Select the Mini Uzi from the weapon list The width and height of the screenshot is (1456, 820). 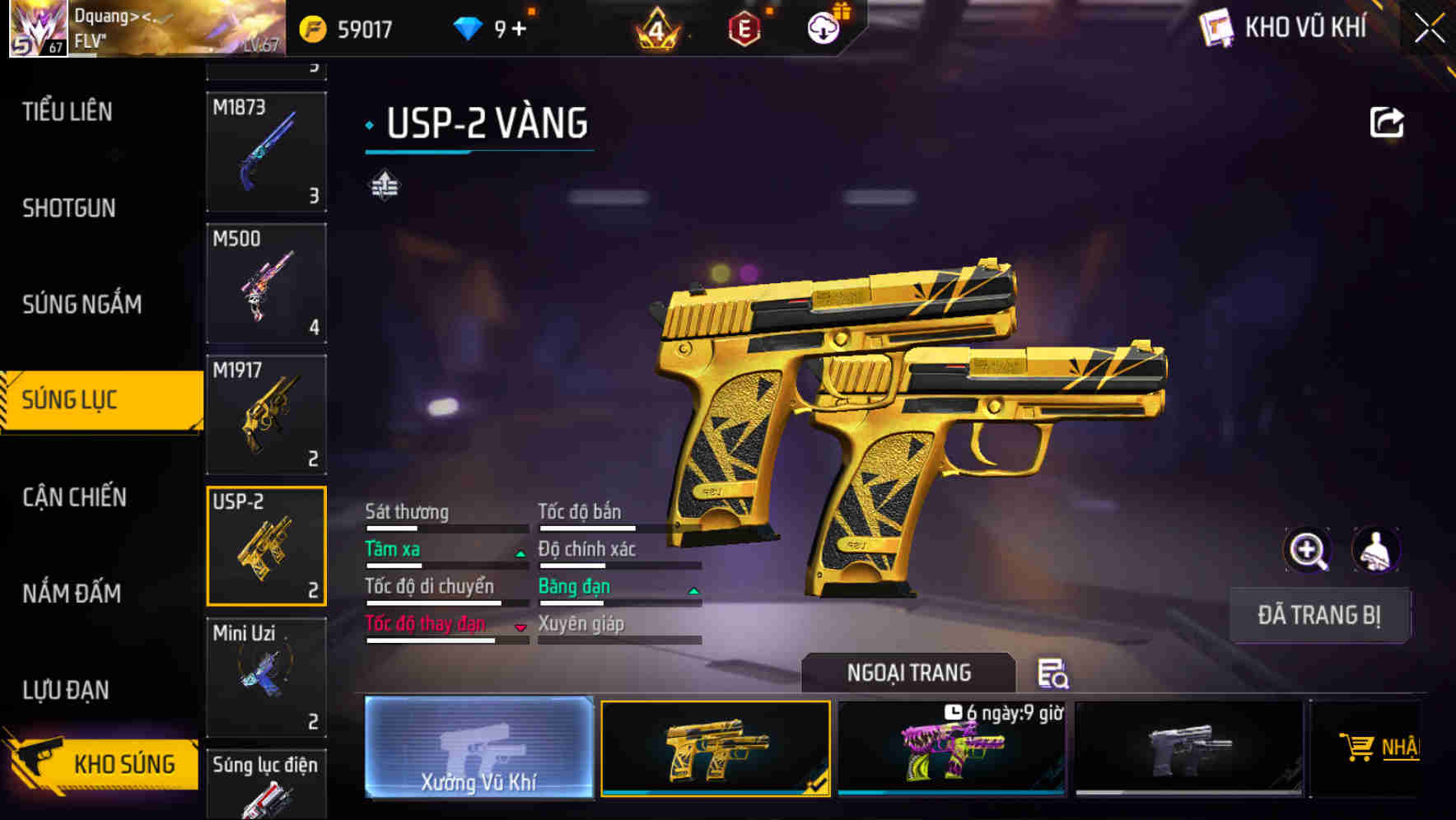coord(265,675)
